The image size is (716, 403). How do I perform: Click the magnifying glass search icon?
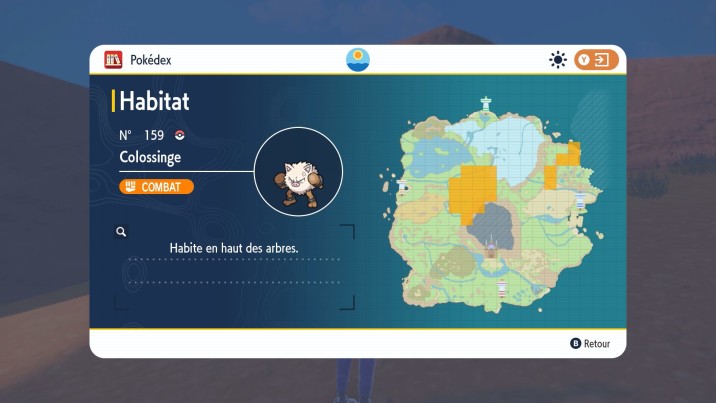click(x=121, y=232)
